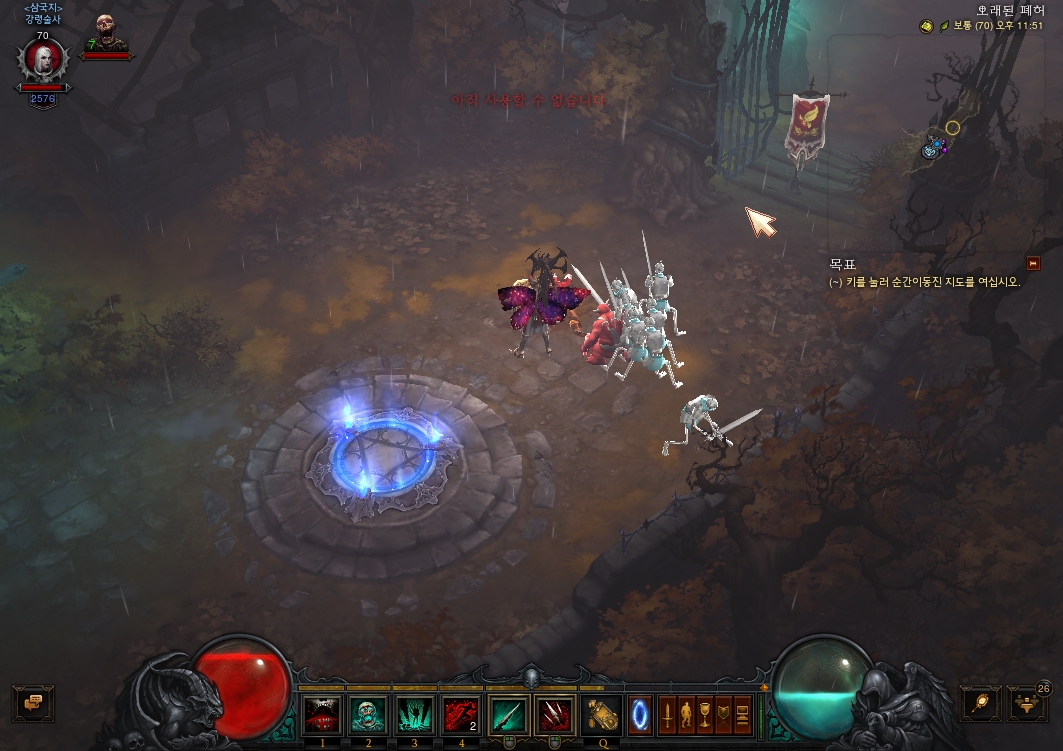Drink the health potion in slot Q

(x=601, y=714)
